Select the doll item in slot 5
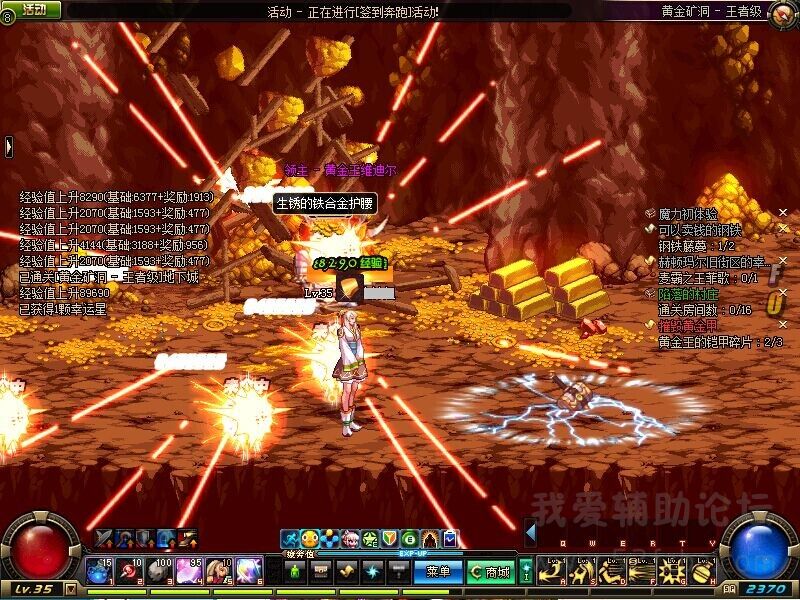The width and height of the screenshot is (800, 600). coord(216,570)
